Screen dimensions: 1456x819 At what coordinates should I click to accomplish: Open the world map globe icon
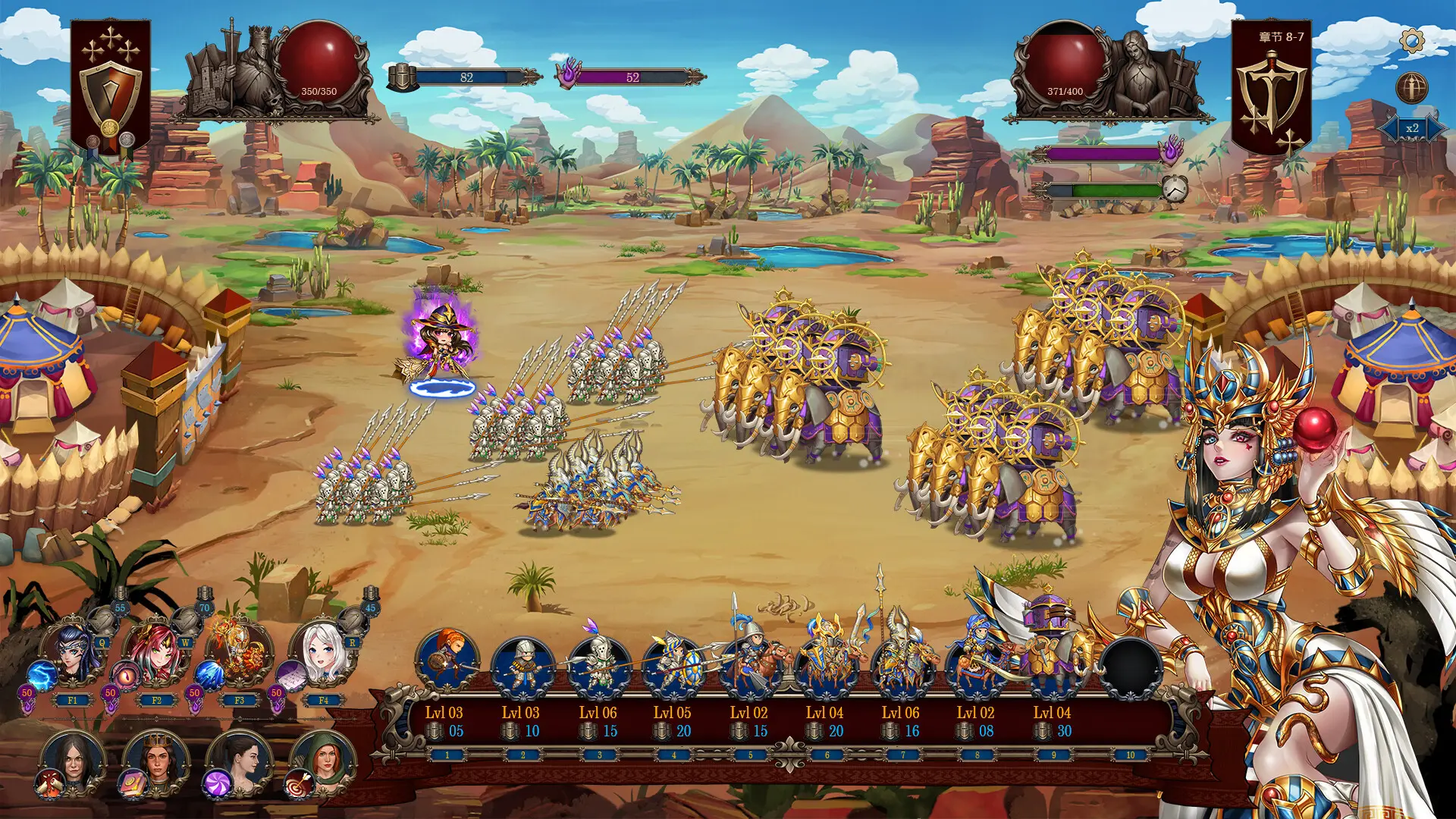(x=1412, y=87)
